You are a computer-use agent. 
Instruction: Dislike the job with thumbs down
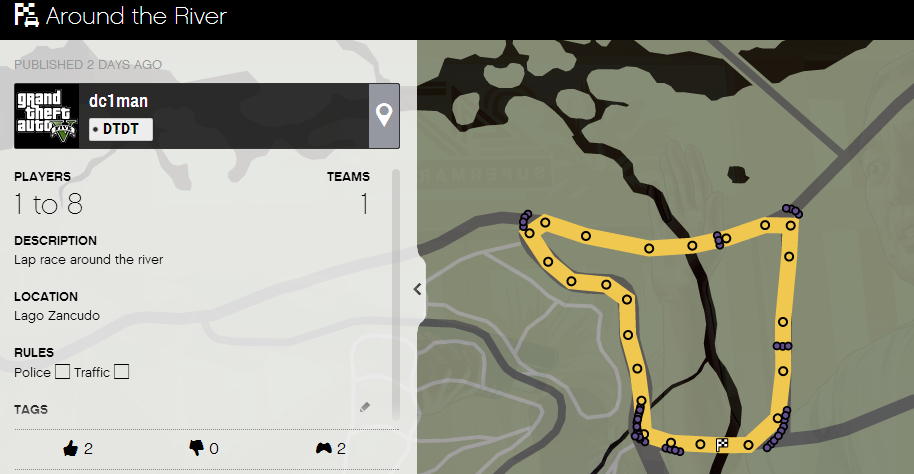point(196,449)
